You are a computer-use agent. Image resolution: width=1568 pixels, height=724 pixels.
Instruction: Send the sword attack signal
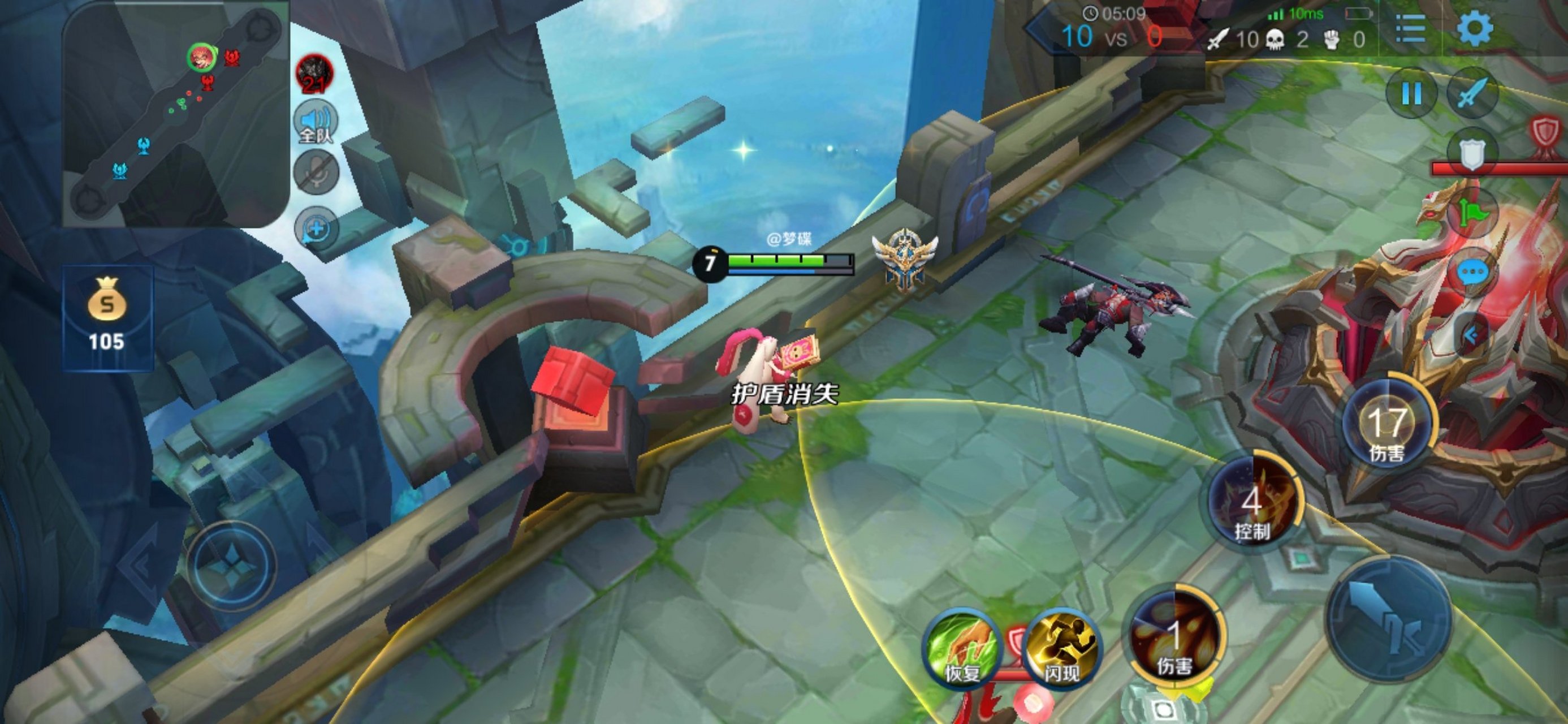coord(1473,94)
